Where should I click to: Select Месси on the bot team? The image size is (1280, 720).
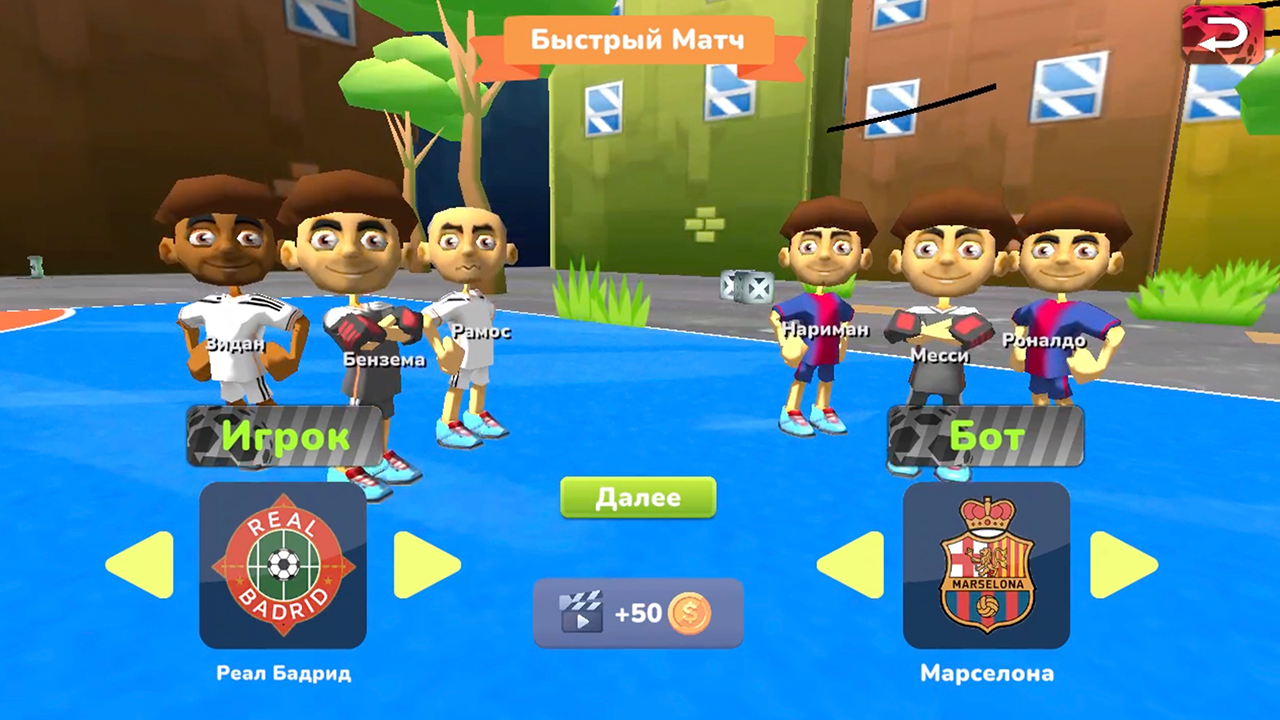(940, 300)
